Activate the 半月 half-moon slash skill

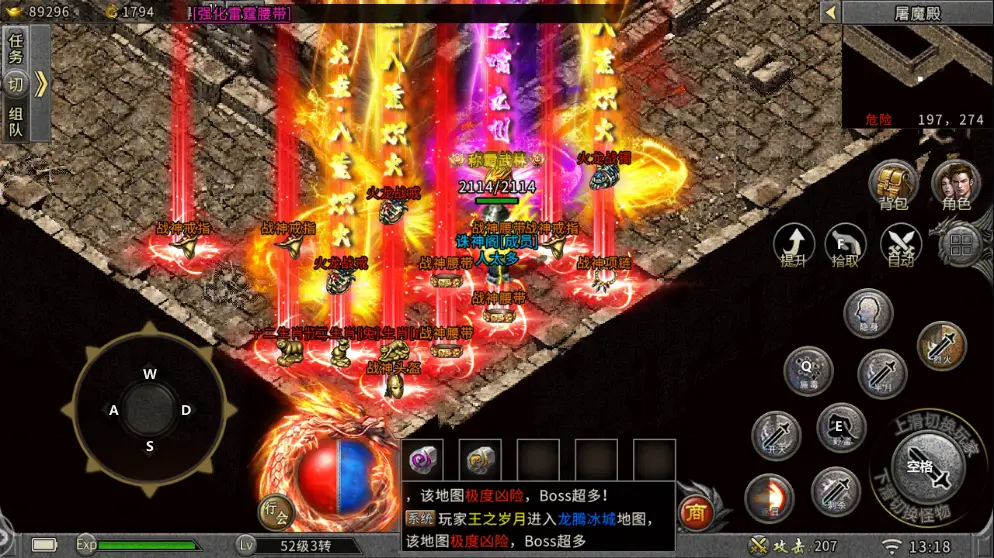pos(882,372)
